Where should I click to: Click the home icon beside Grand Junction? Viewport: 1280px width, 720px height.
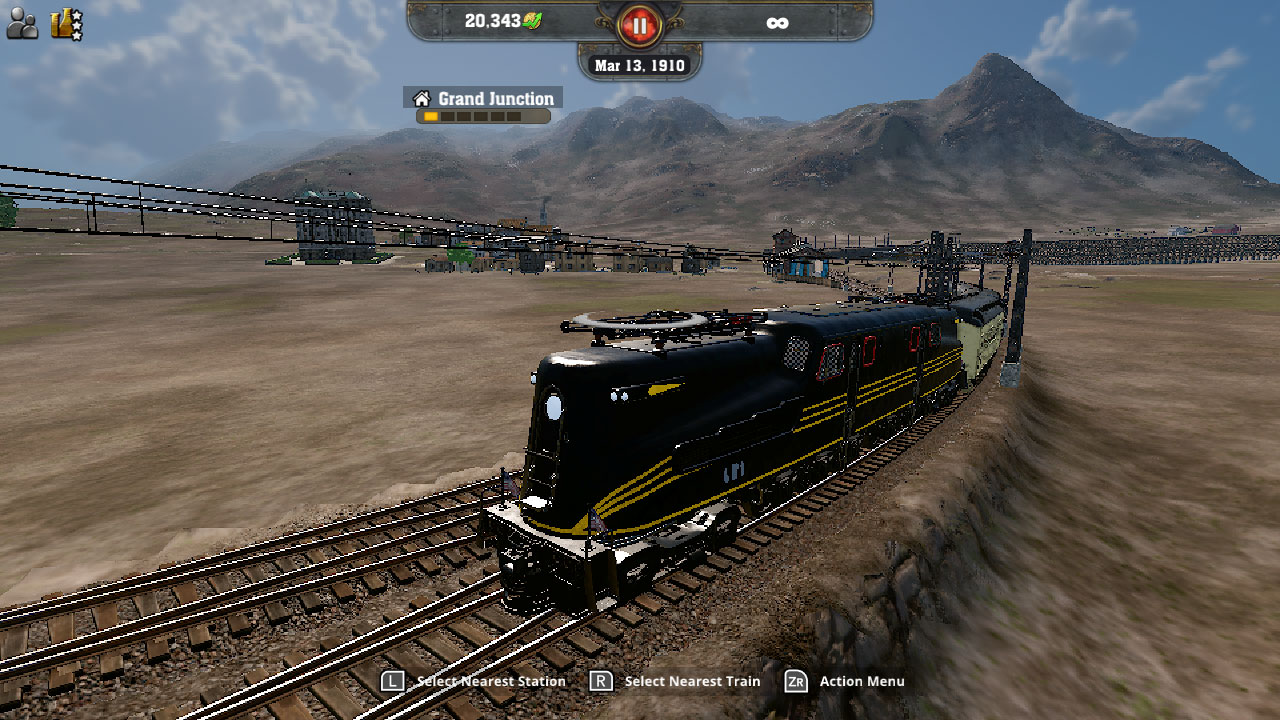(x=422, y=98)
